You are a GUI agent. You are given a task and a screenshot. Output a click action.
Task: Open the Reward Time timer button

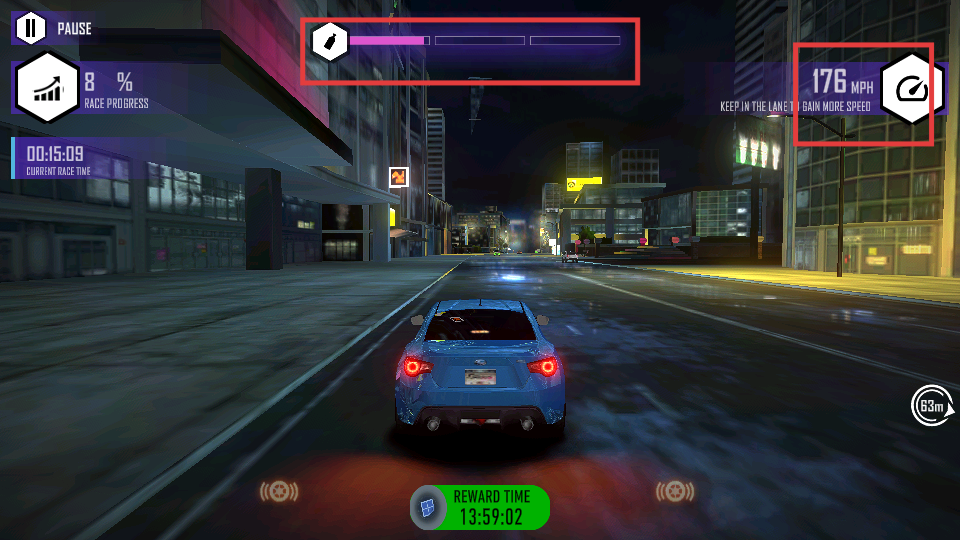tap(480, 507)
